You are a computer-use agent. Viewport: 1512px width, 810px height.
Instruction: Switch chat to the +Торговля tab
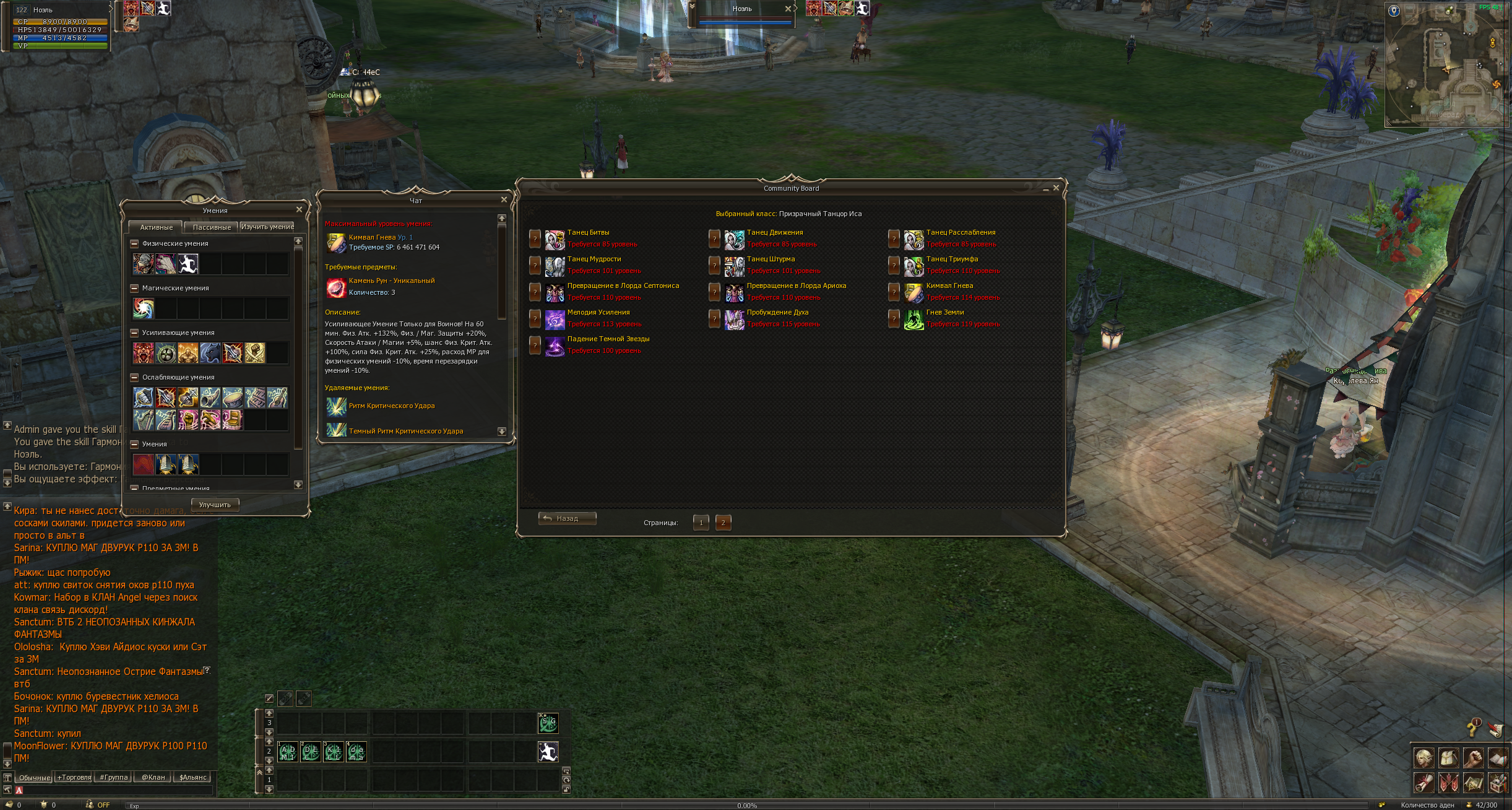[74, 777]
